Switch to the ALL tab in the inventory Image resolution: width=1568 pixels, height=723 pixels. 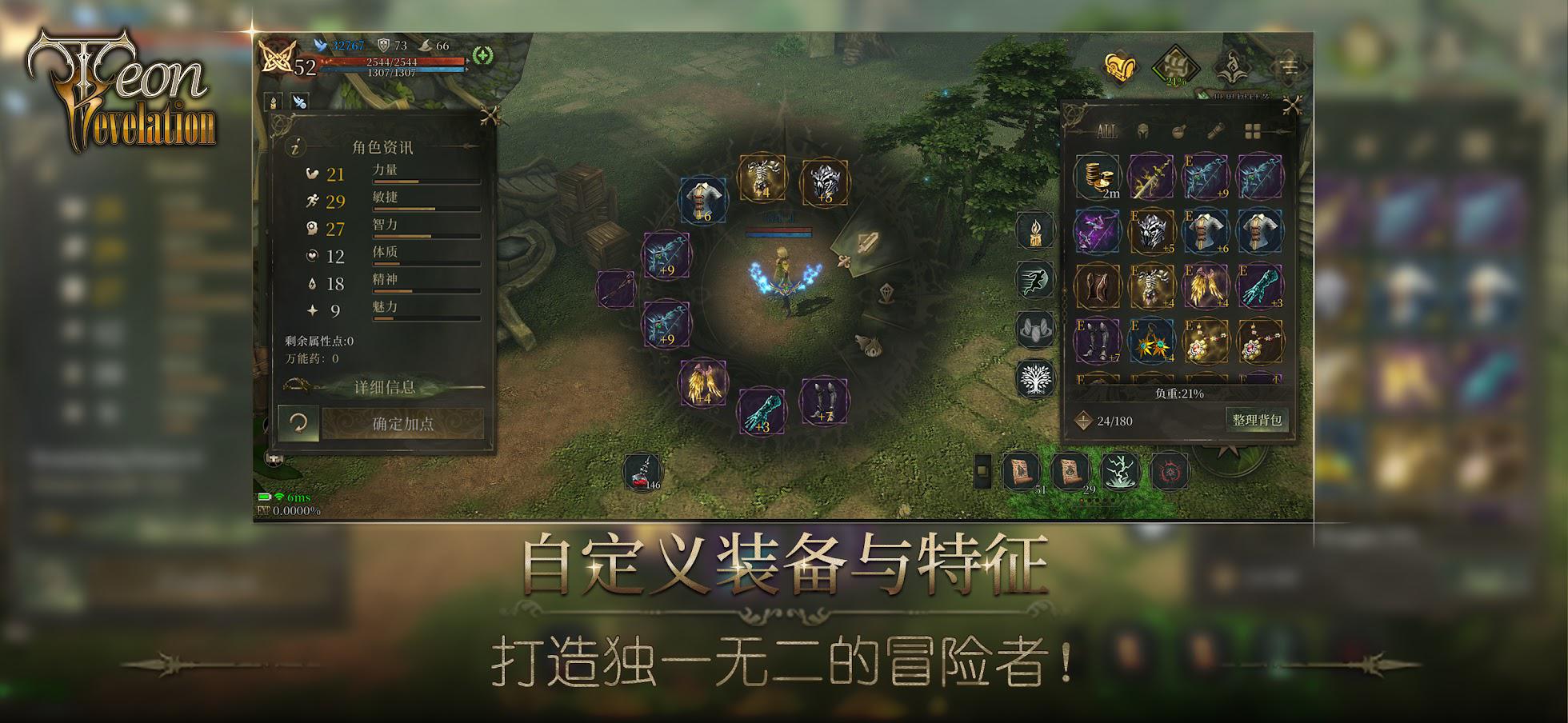tap(1106, 130)
